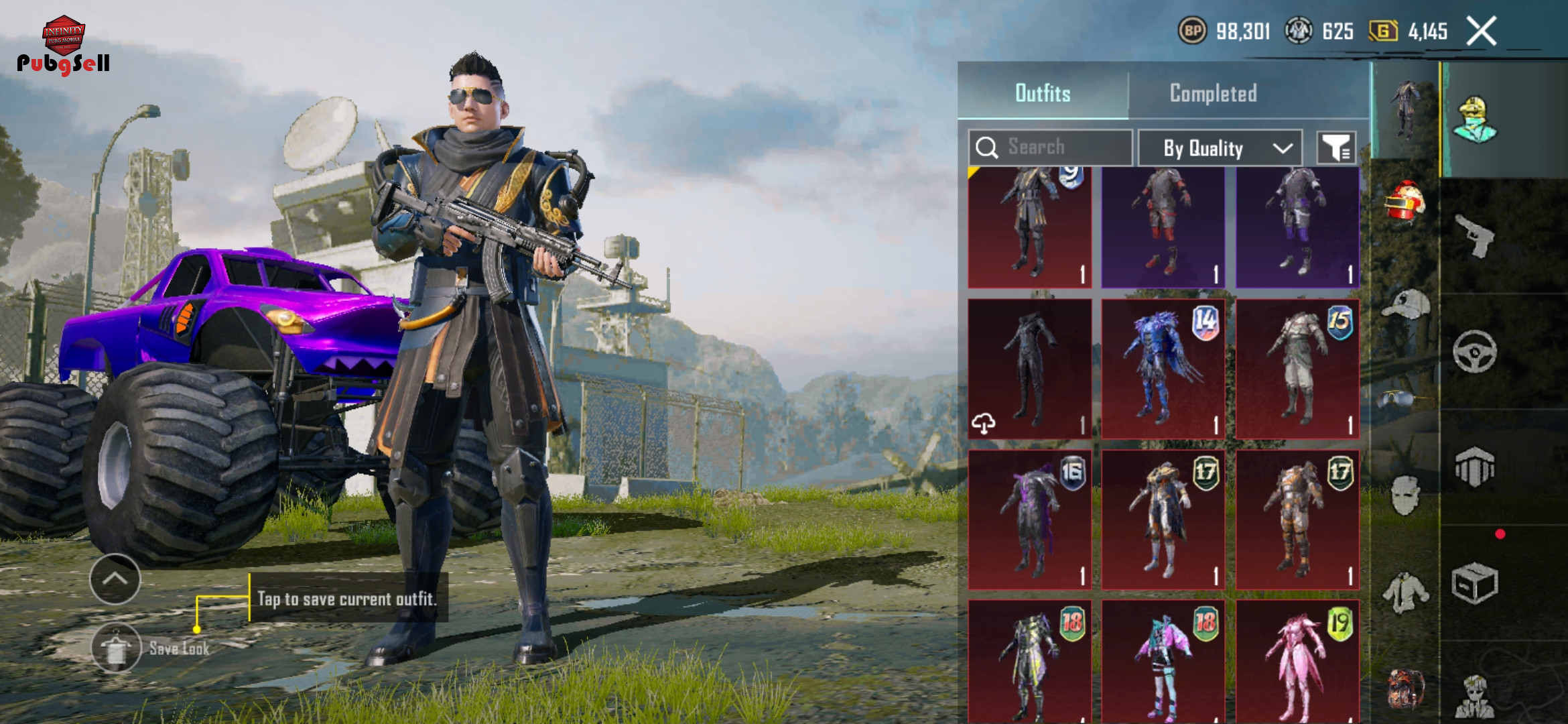Pick the purple hooded outfit numbered 16
1568x724 pixels.
(x=1030, y=520)
